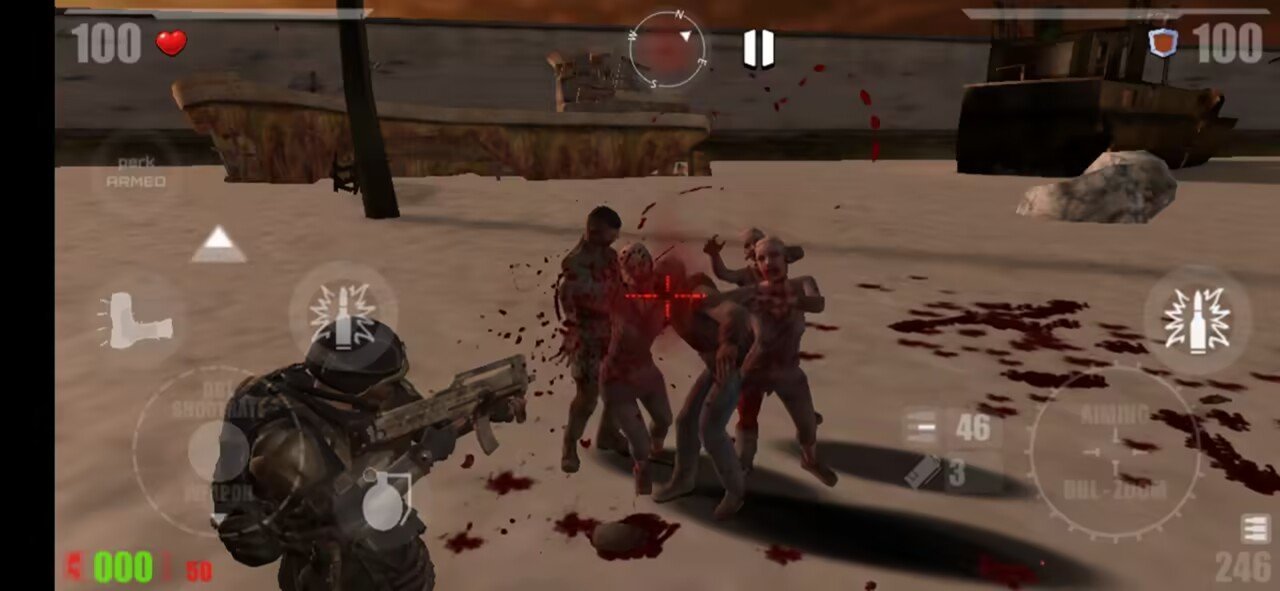Tap the reserve ammo icon above 246
This screenshot has width=1280, height=591.
coord(1255,529)
